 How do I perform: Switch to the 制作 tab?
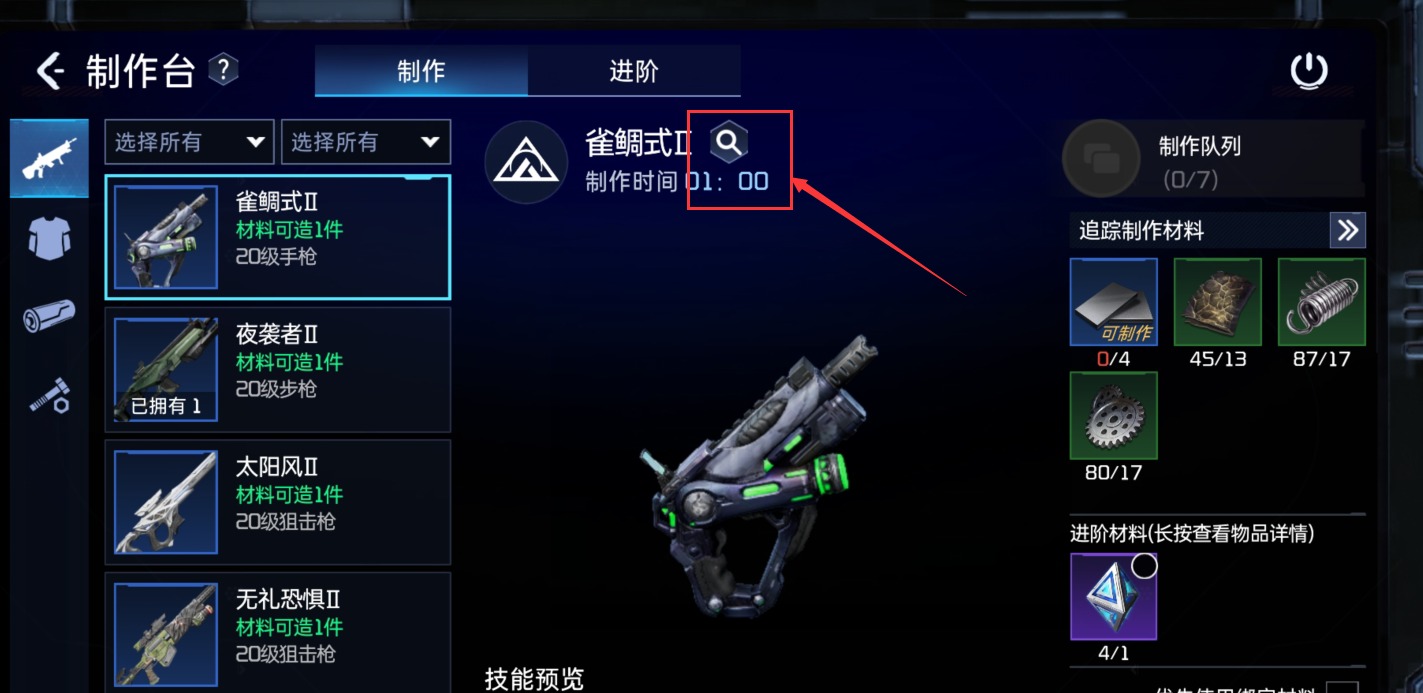point(421,71)
